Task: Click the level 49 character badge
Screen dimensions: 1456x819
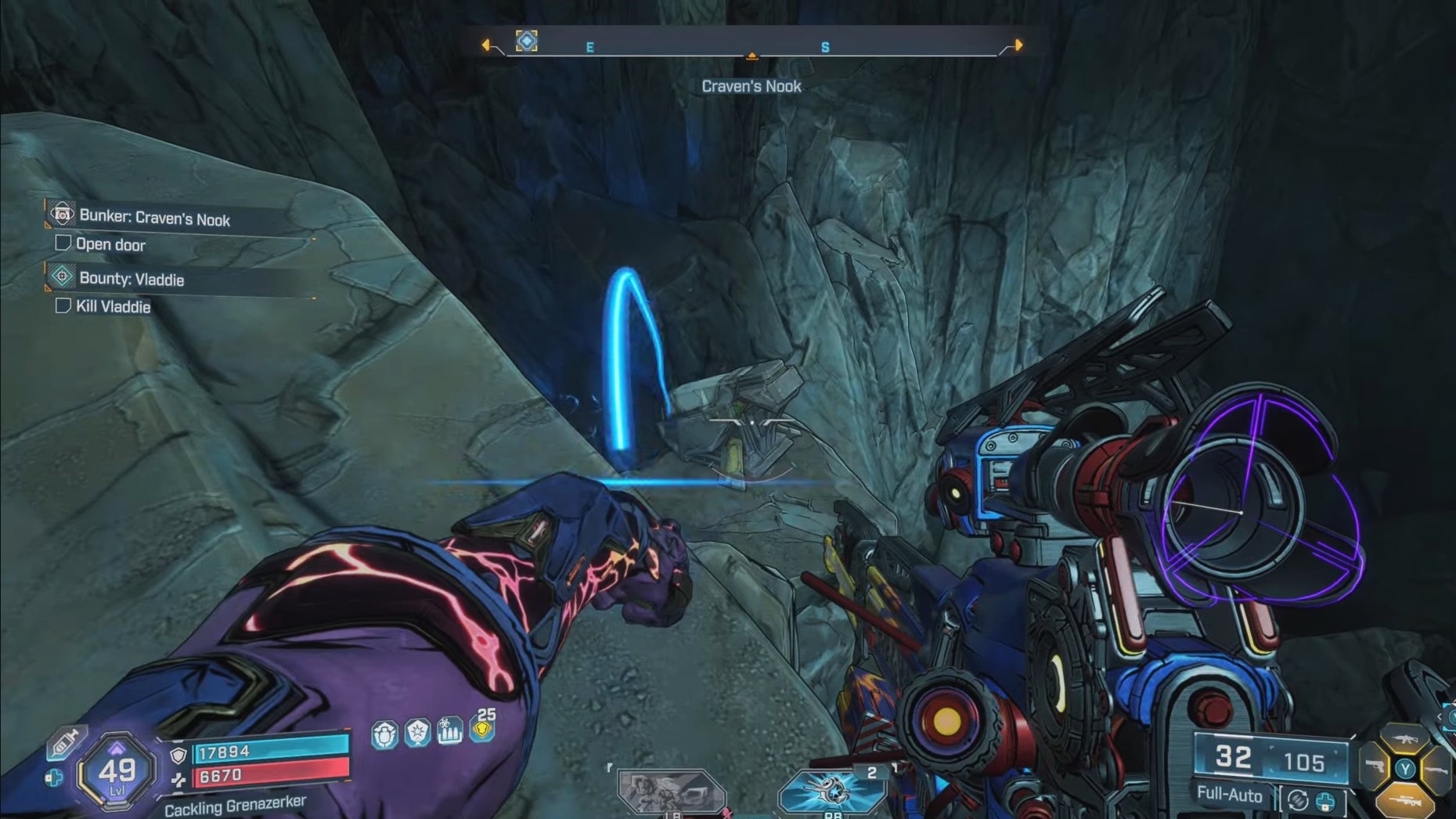Action: point(117,772)
